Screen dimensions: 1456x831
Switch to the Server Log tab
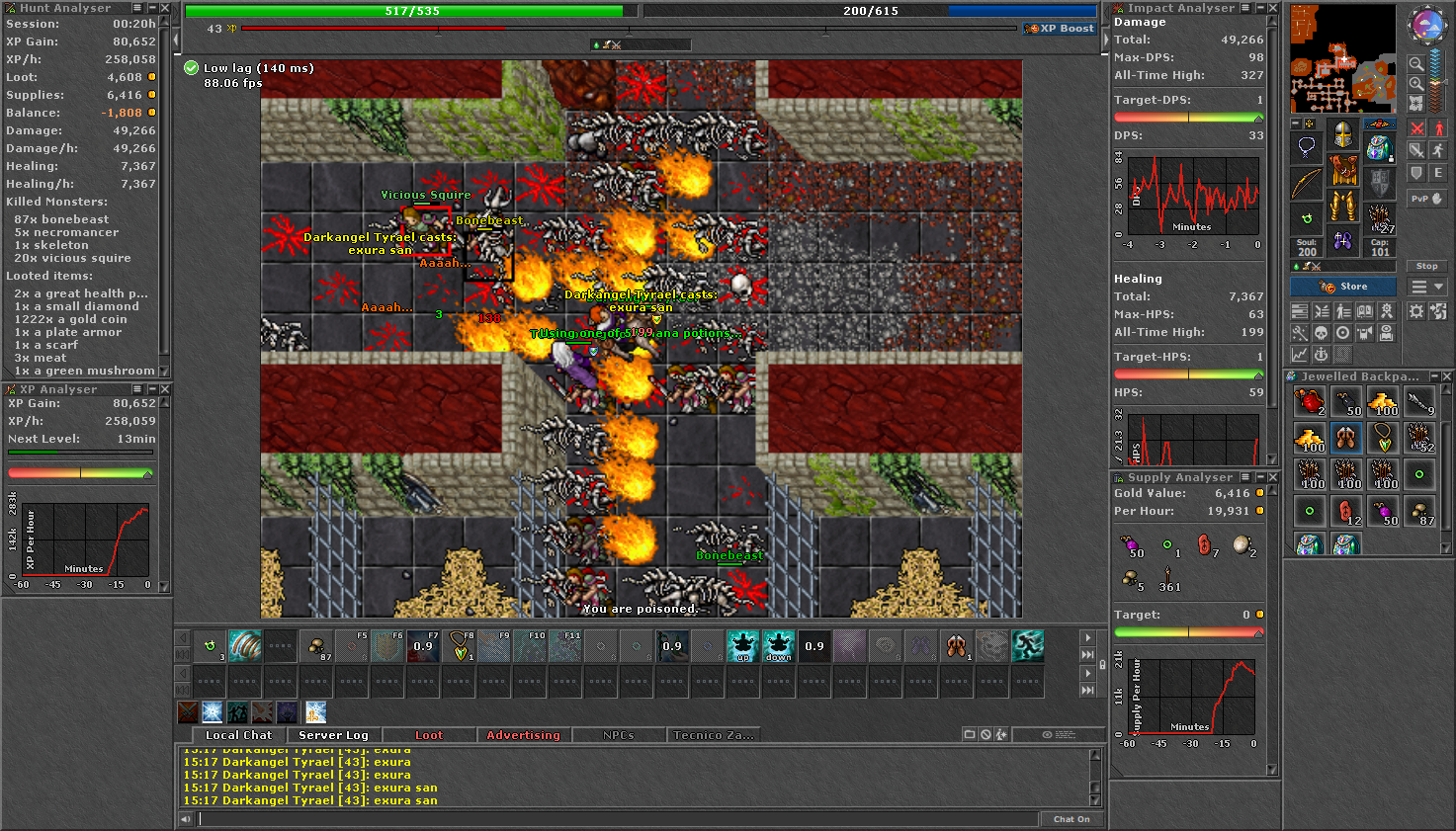(333, 734)
